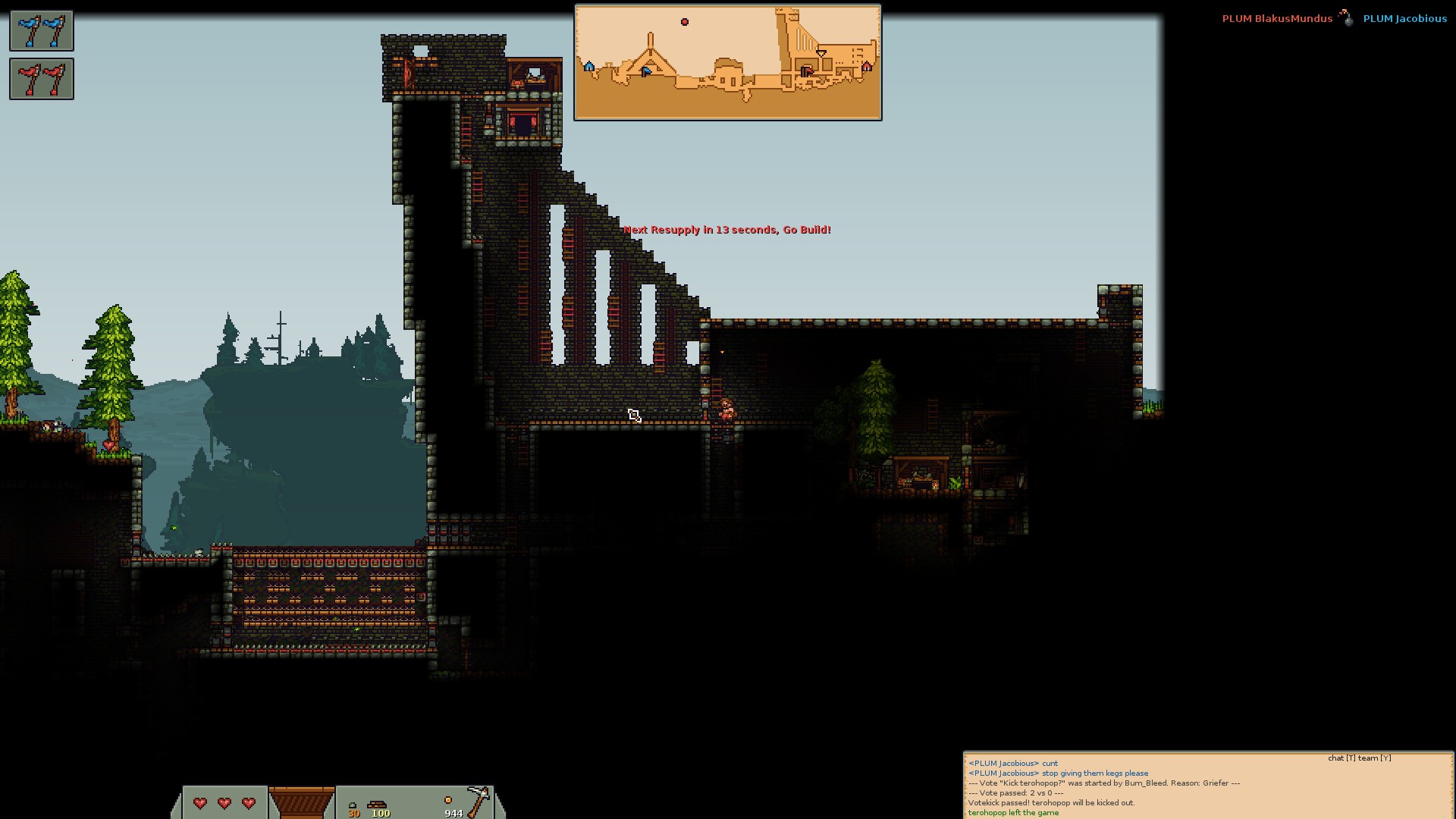Select PLUM Jacobious in the kill feed

pos(1404,19)
